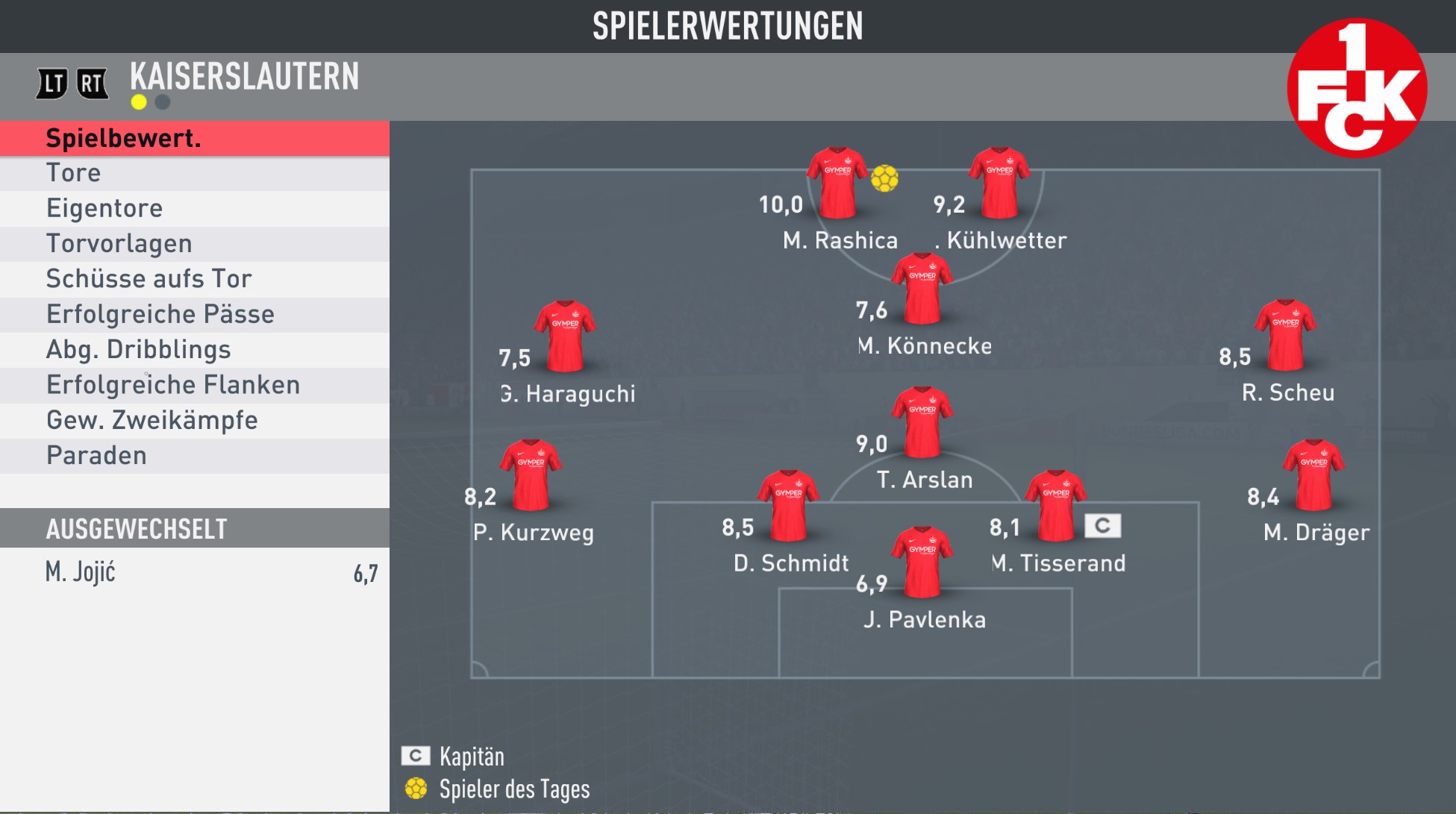Show Torvorlagen statistics
1456x814 pixels.
194,244
